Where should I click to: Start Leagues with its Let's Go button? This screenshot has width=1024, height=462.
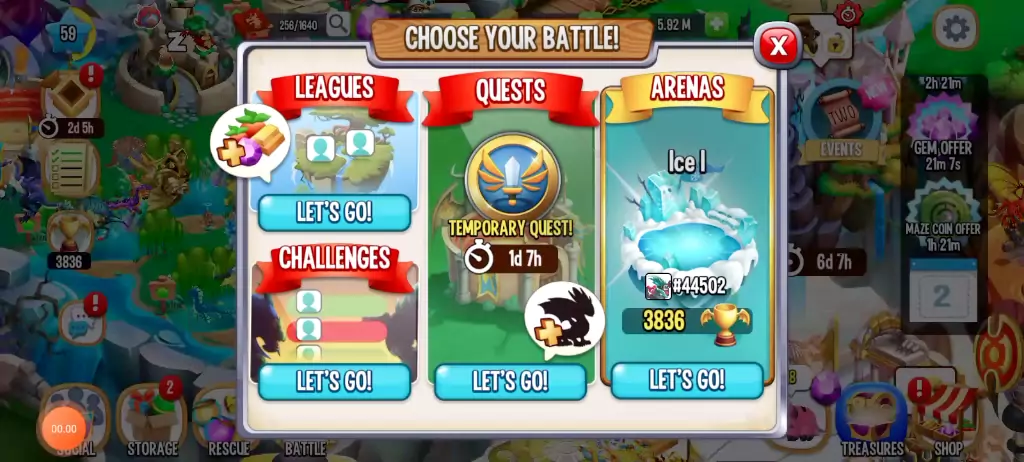(x=334, y=212)
